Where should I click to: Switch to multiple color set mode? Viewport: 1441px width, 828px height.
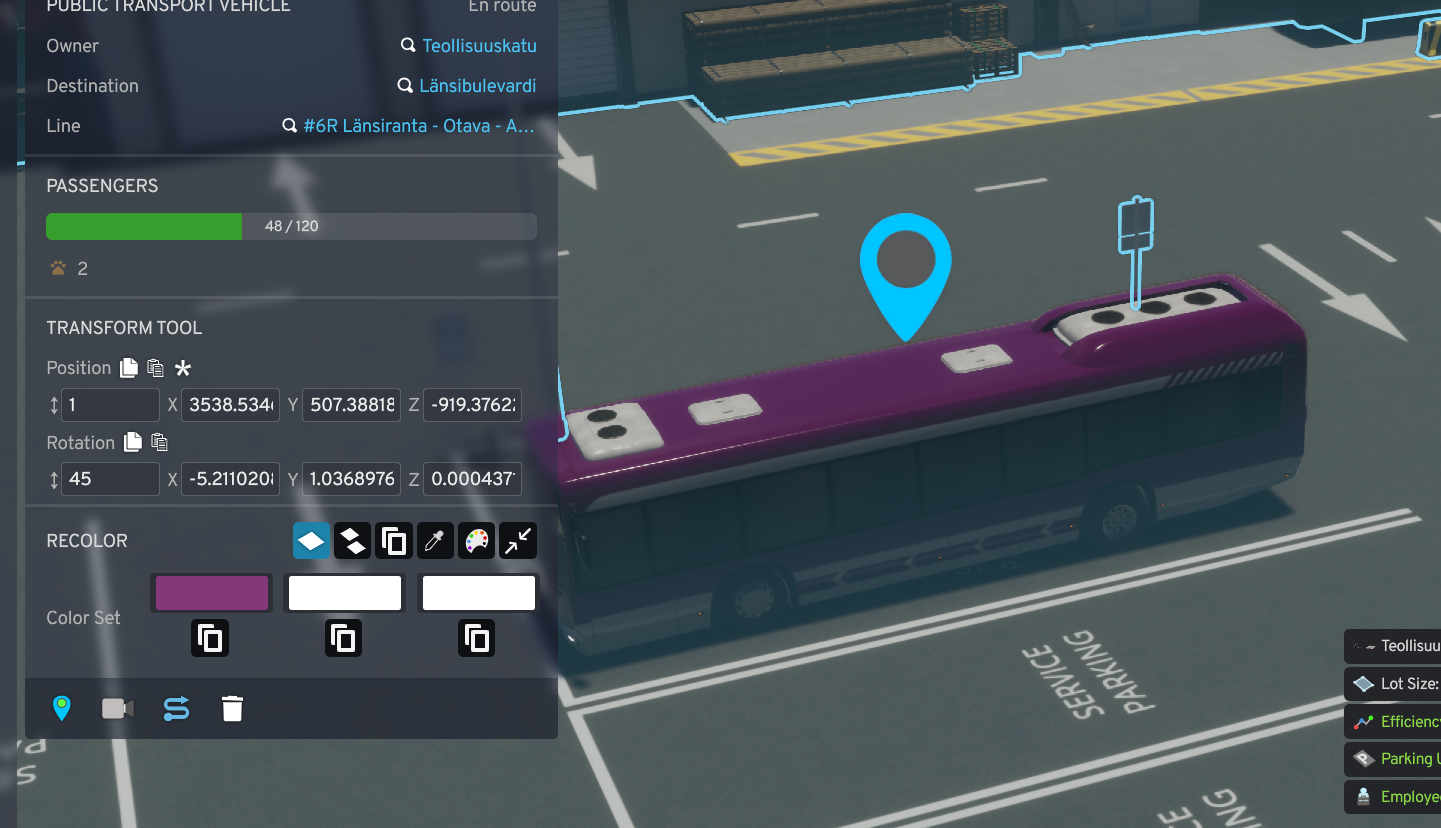(x=352, y=540)
